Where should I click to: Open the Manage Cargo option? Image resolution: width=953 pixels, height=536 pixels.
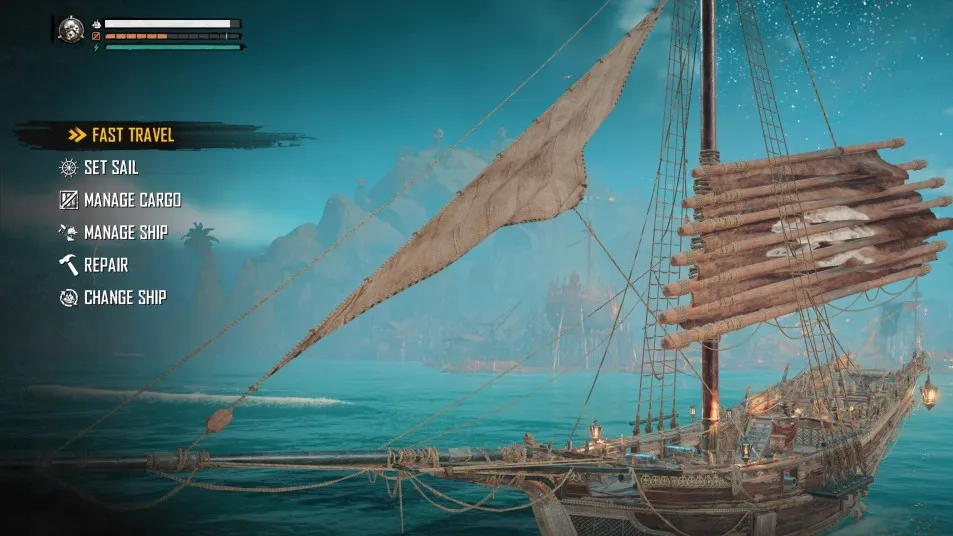point(131,200)
